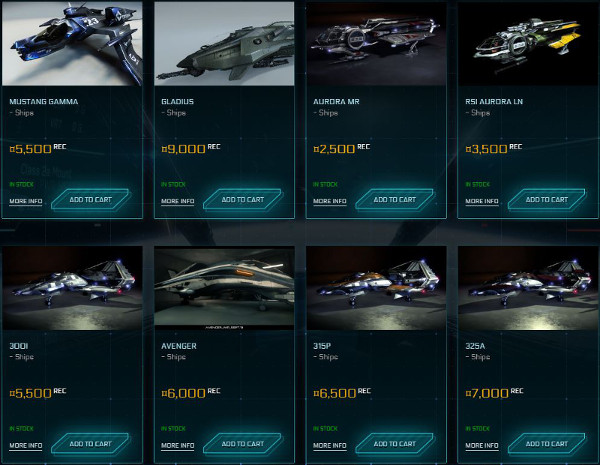View More Info on Aurora MR
The height and width of the screenshot is (465, 600).
pos(329,201)
